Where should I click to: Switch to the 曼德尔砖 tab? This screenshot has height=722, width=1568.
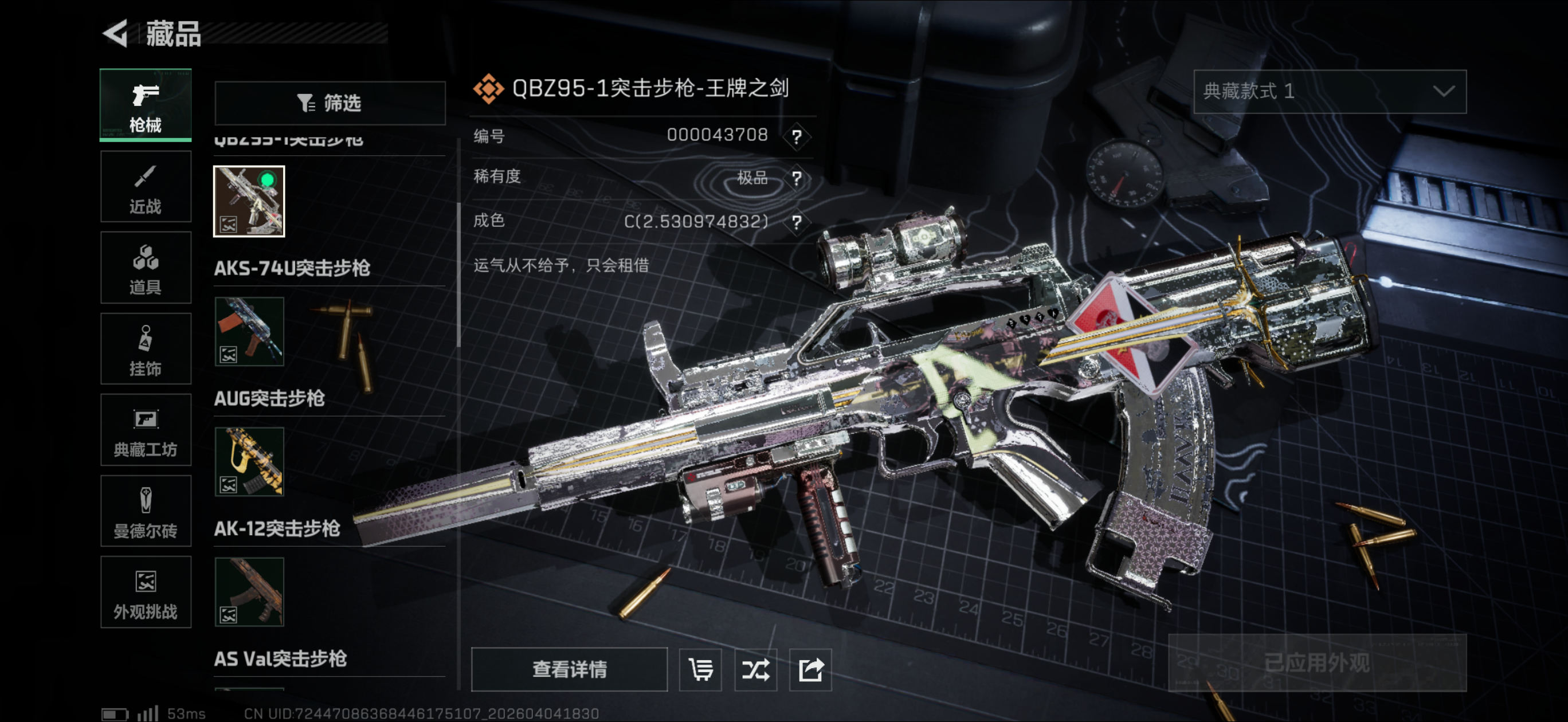[146, 511]
